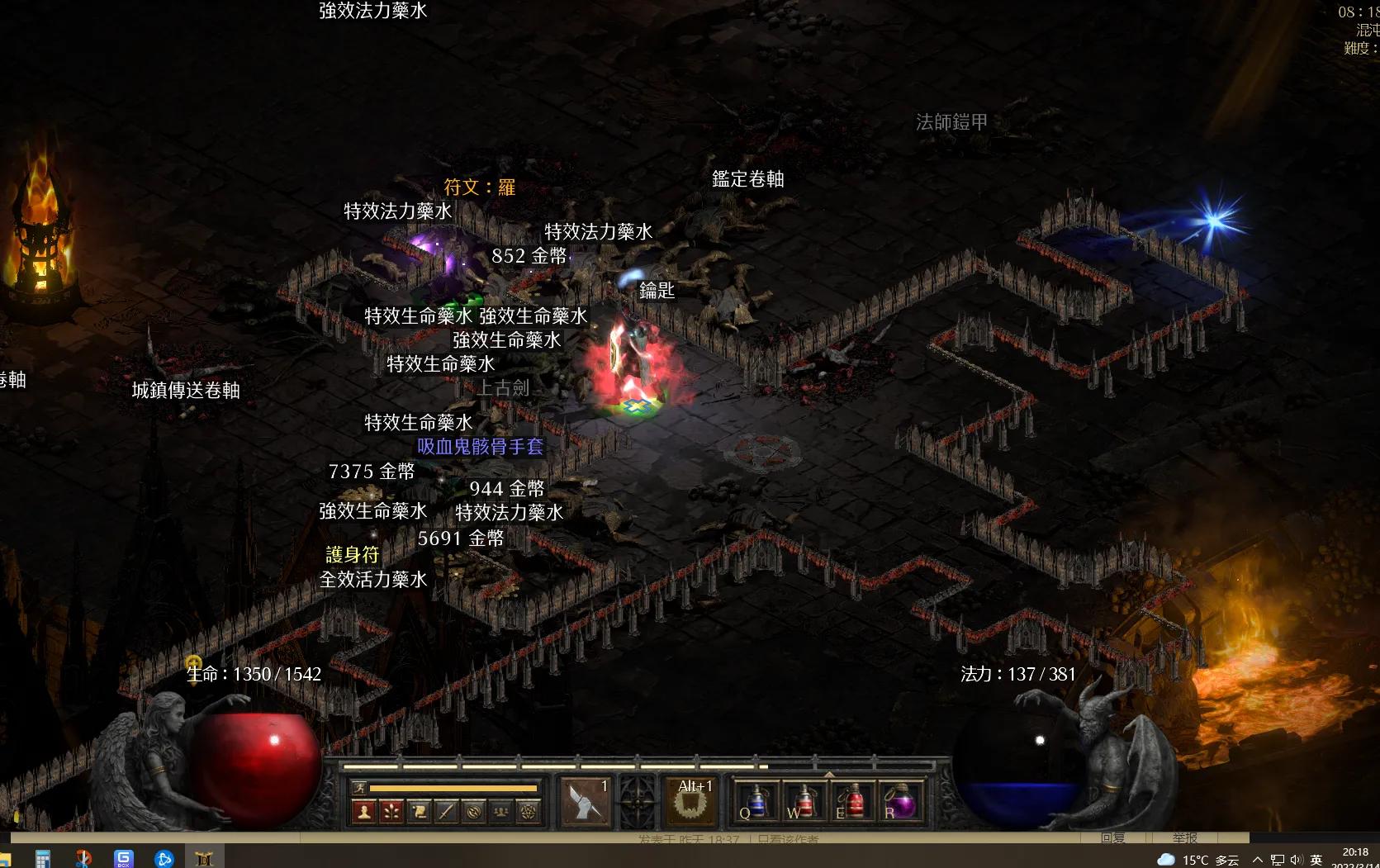
Task: Click the yellow stamina bar
Action: 453,789
